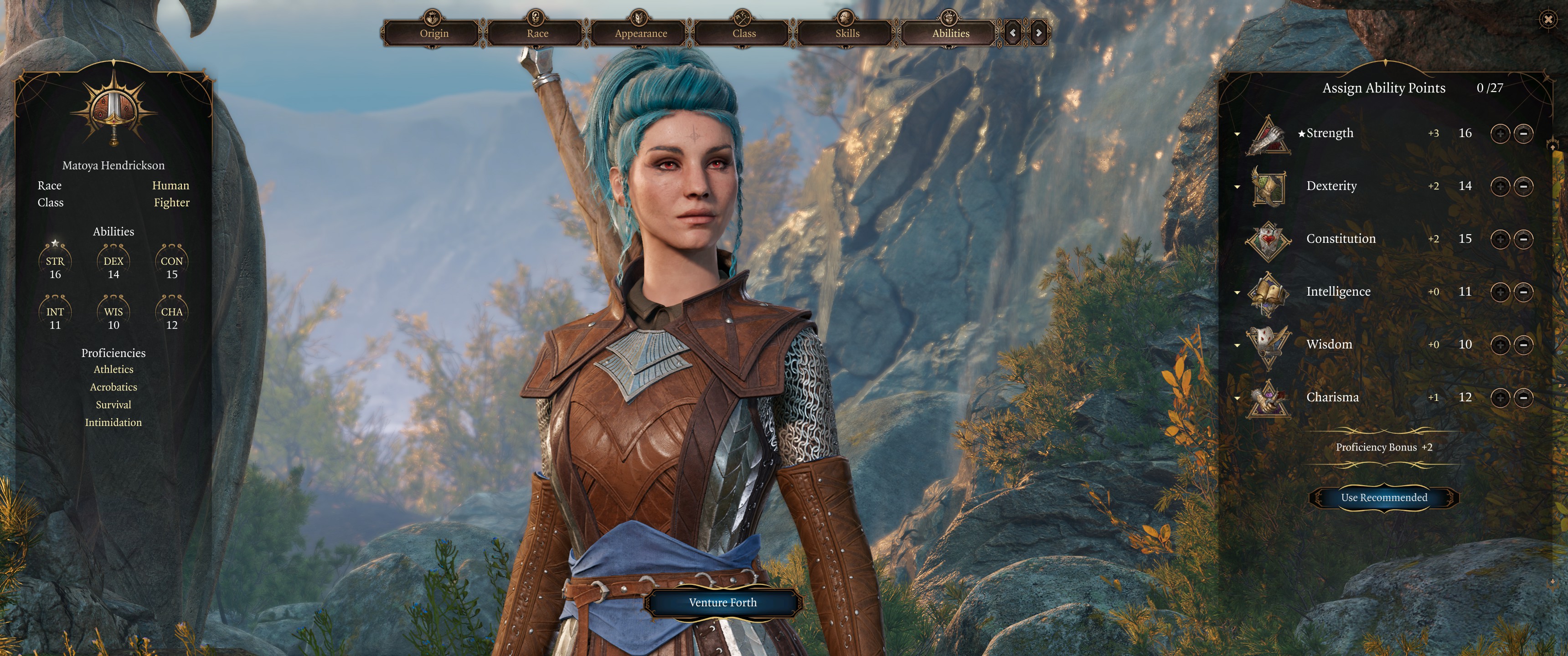The width and height of the screenshot is (1568, 656).
Task: Click the Wisdom ability icon
Action: click(1269, 344)
